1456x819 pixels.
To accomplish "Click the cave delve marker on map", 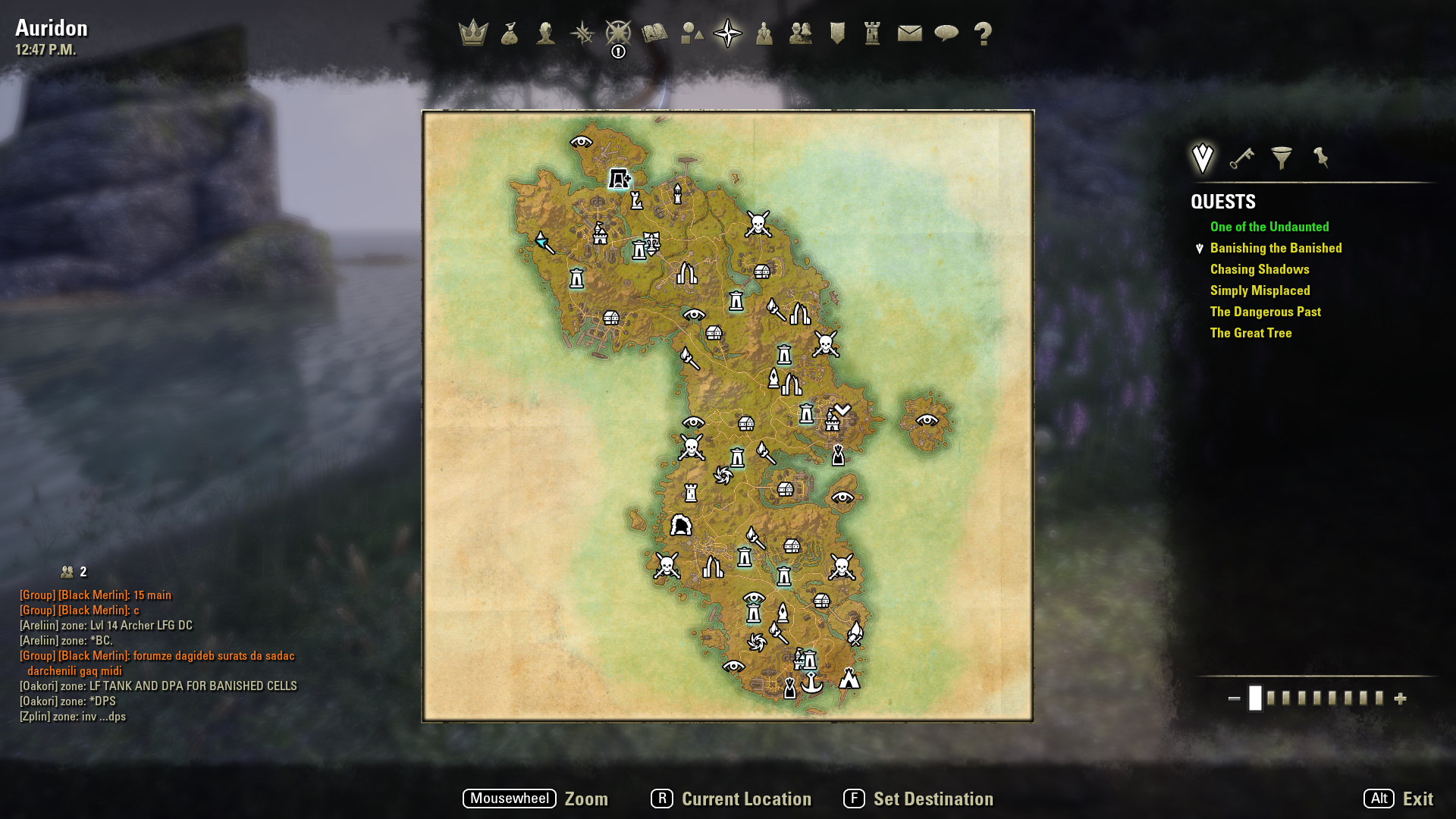I will pyautogui.click(x=681, y=525).
